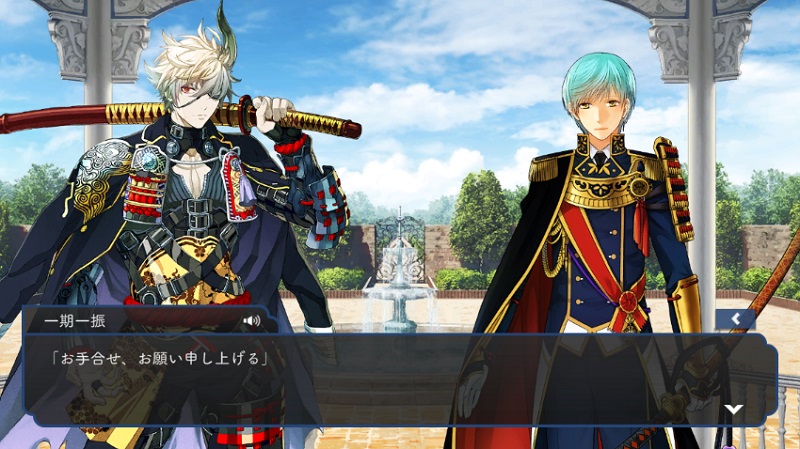The image size is (800, 449).
Task: Replay the voice line with the speaker icon
Action: (x=251, y=321)
